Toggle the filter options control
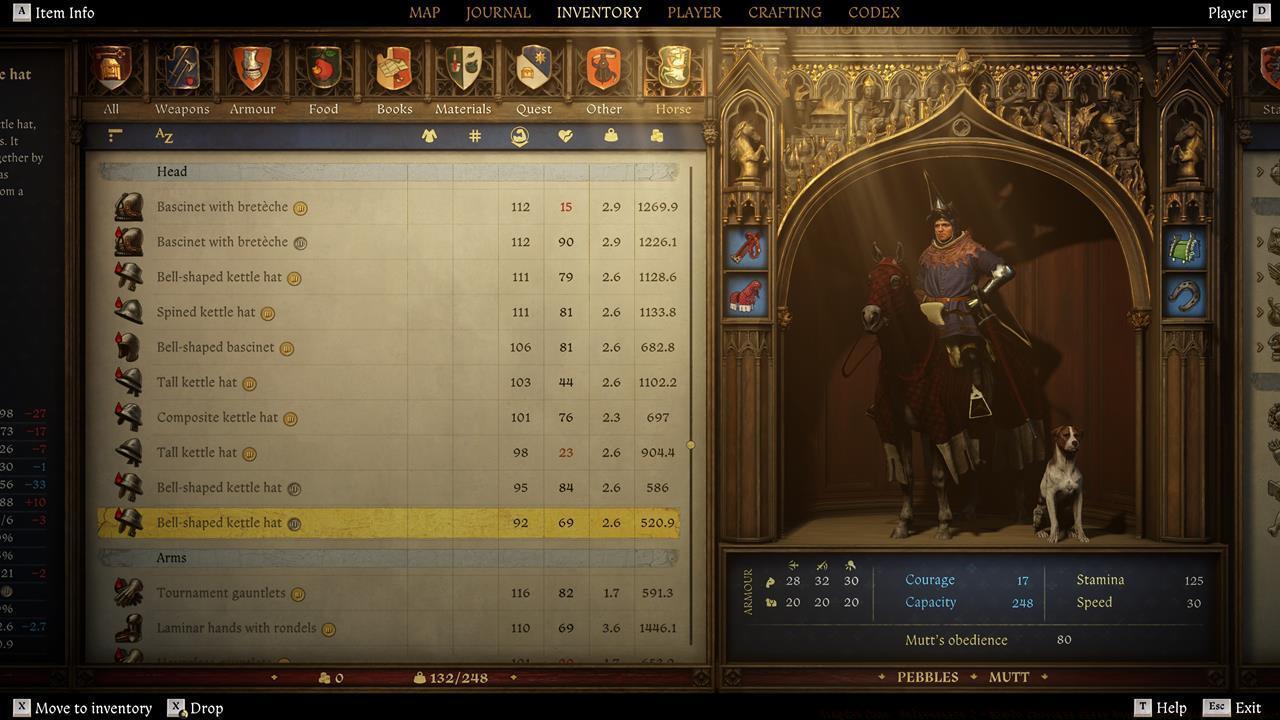 click(x=113, y=134)
